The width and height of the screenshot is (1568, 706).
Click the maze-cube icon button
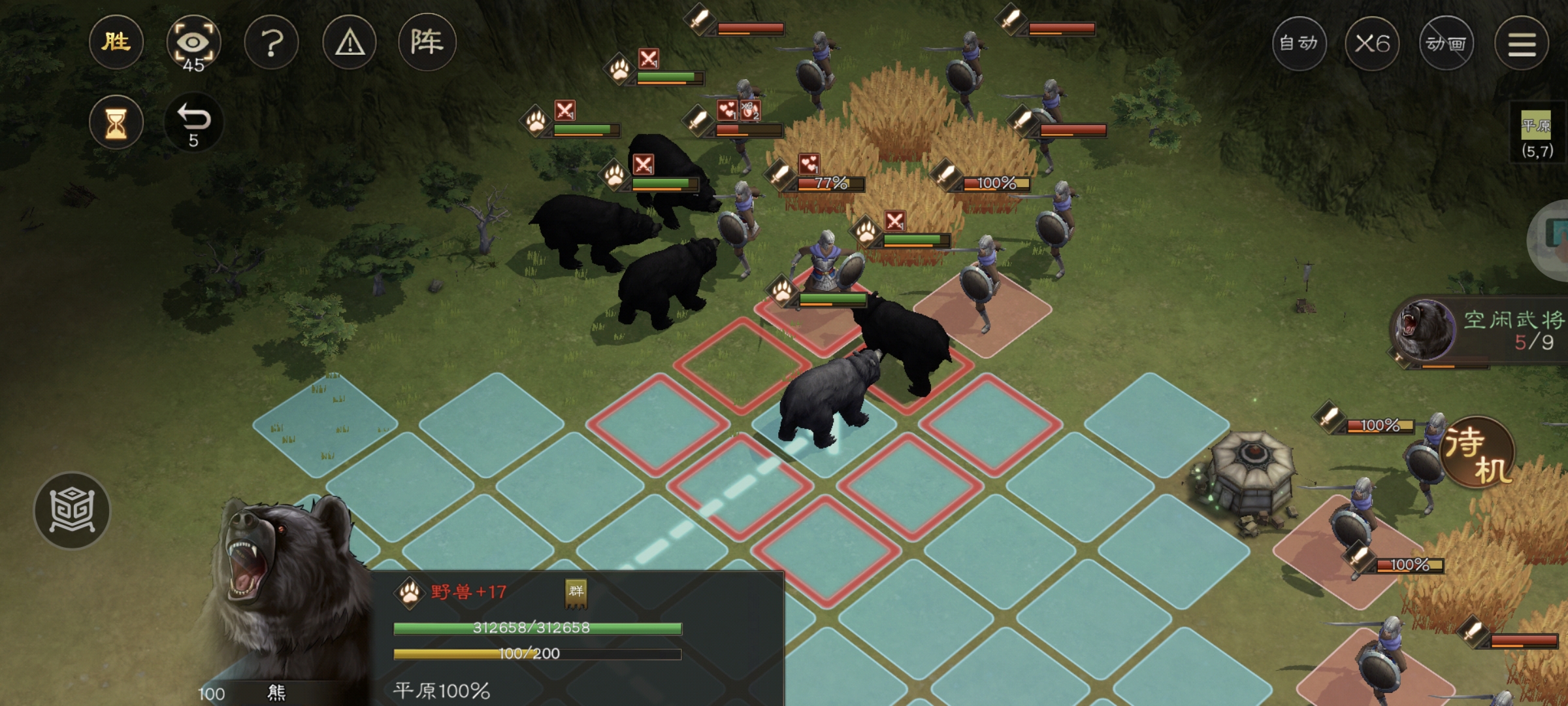click(72, 511)
